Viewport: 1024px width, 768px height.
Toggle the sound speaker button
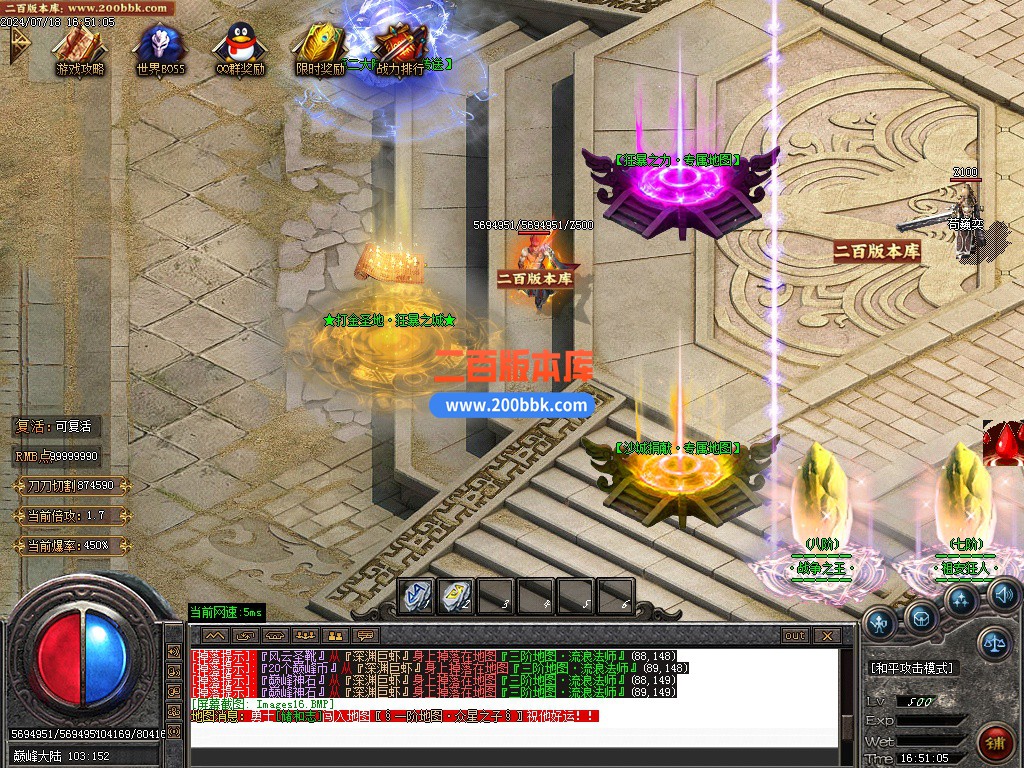tap(1002, 595)
